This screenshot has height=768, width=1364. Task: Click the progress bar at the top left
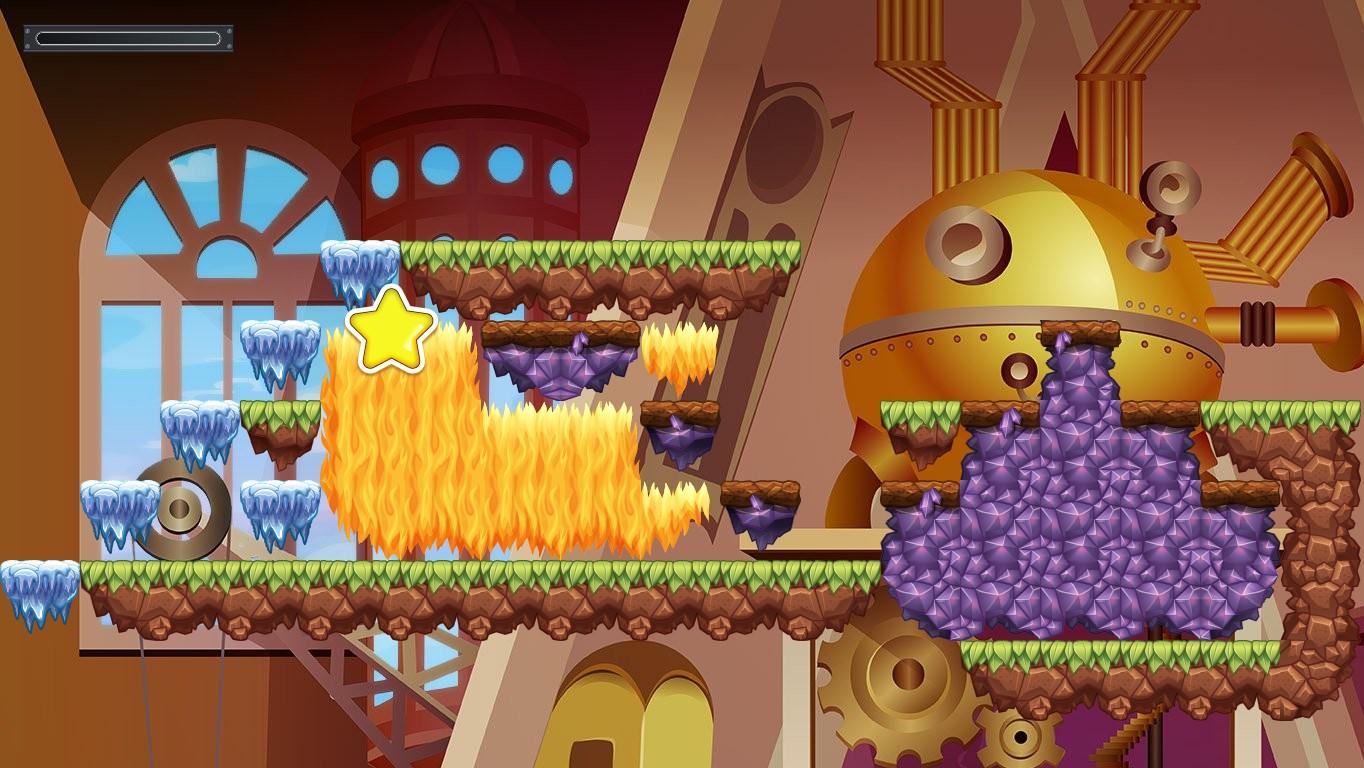127,38
